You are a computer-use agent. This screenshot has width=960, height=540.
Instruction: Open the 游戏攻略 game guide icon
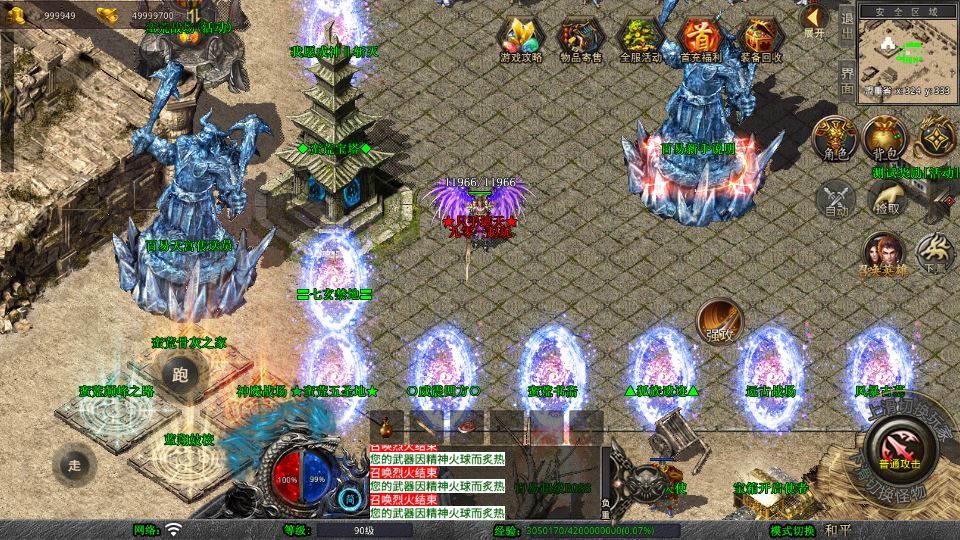click(521, 40)
